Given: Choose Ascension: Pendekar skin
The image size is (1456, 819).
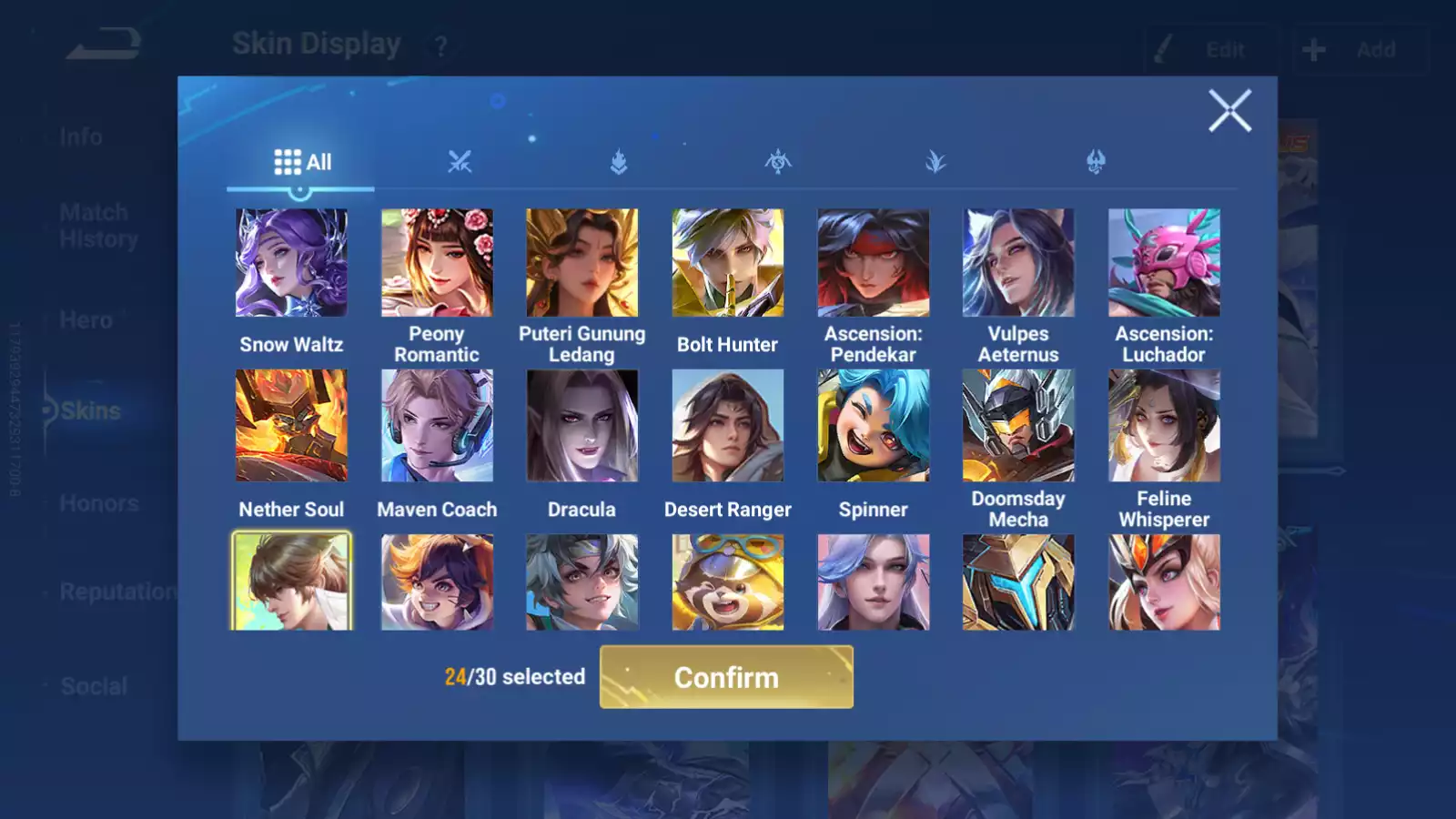Looking at the screenshot, I should point(874,263).
